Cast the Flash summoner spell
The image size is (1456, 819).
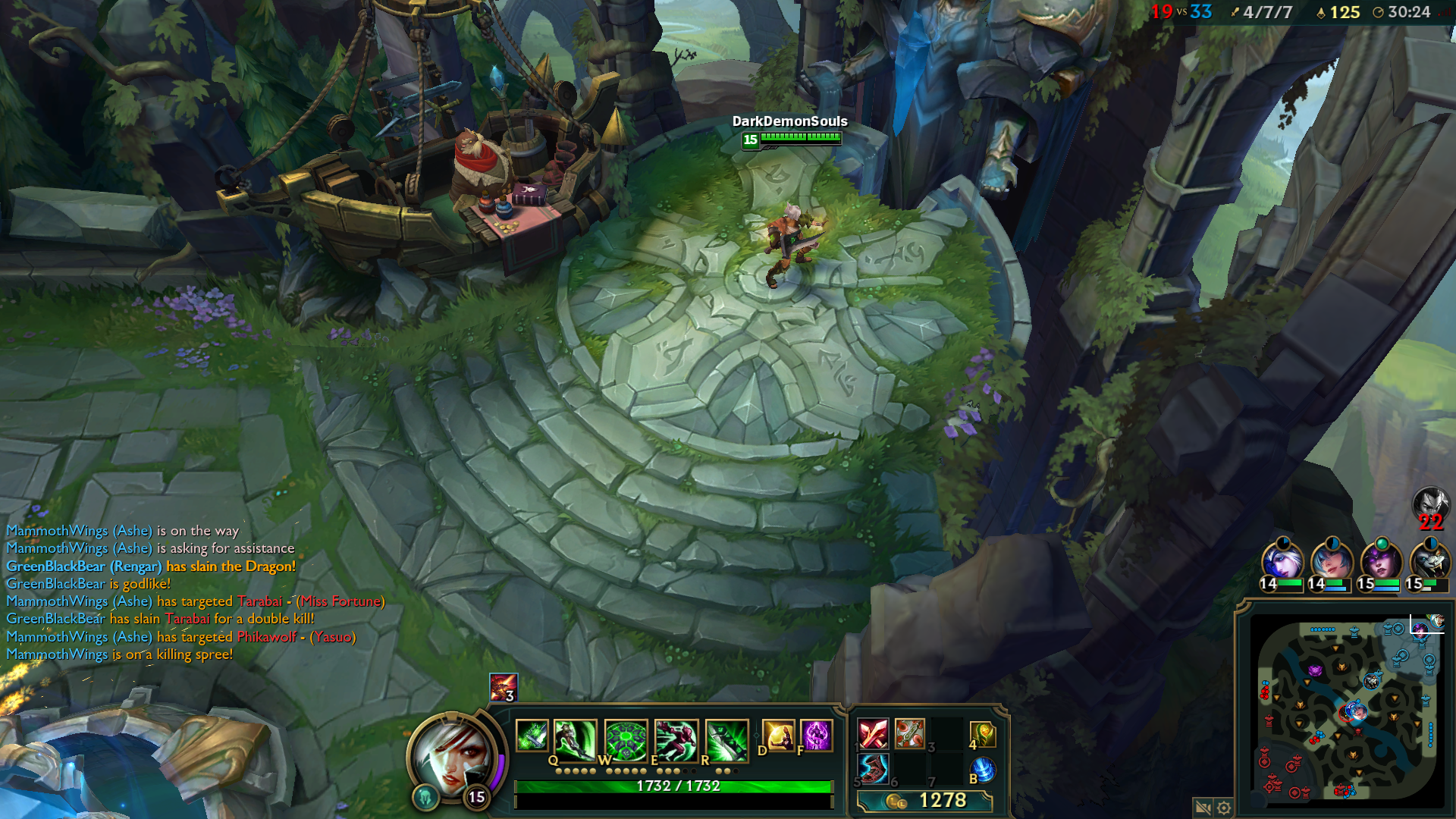[778, 736]
